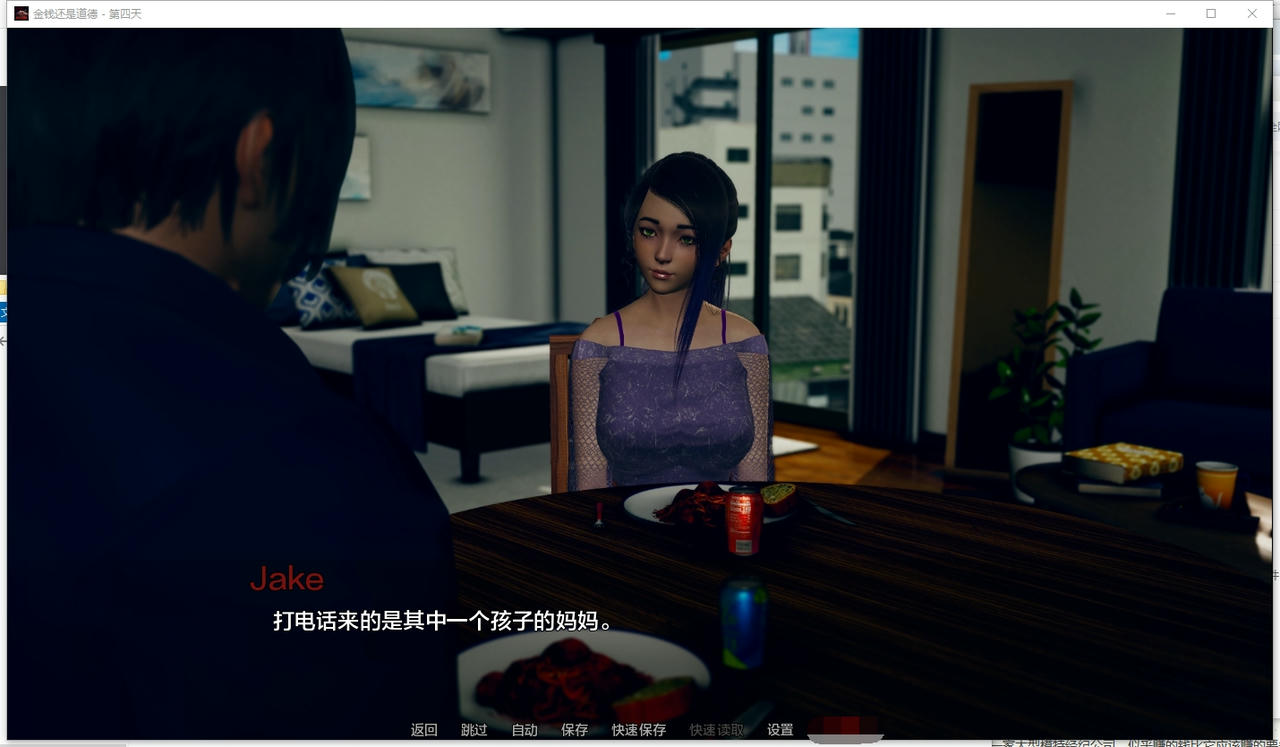Click the back arrow at the screen's left edge
The width and height of the screenshot is (1280, 747).
click(3, 340)
